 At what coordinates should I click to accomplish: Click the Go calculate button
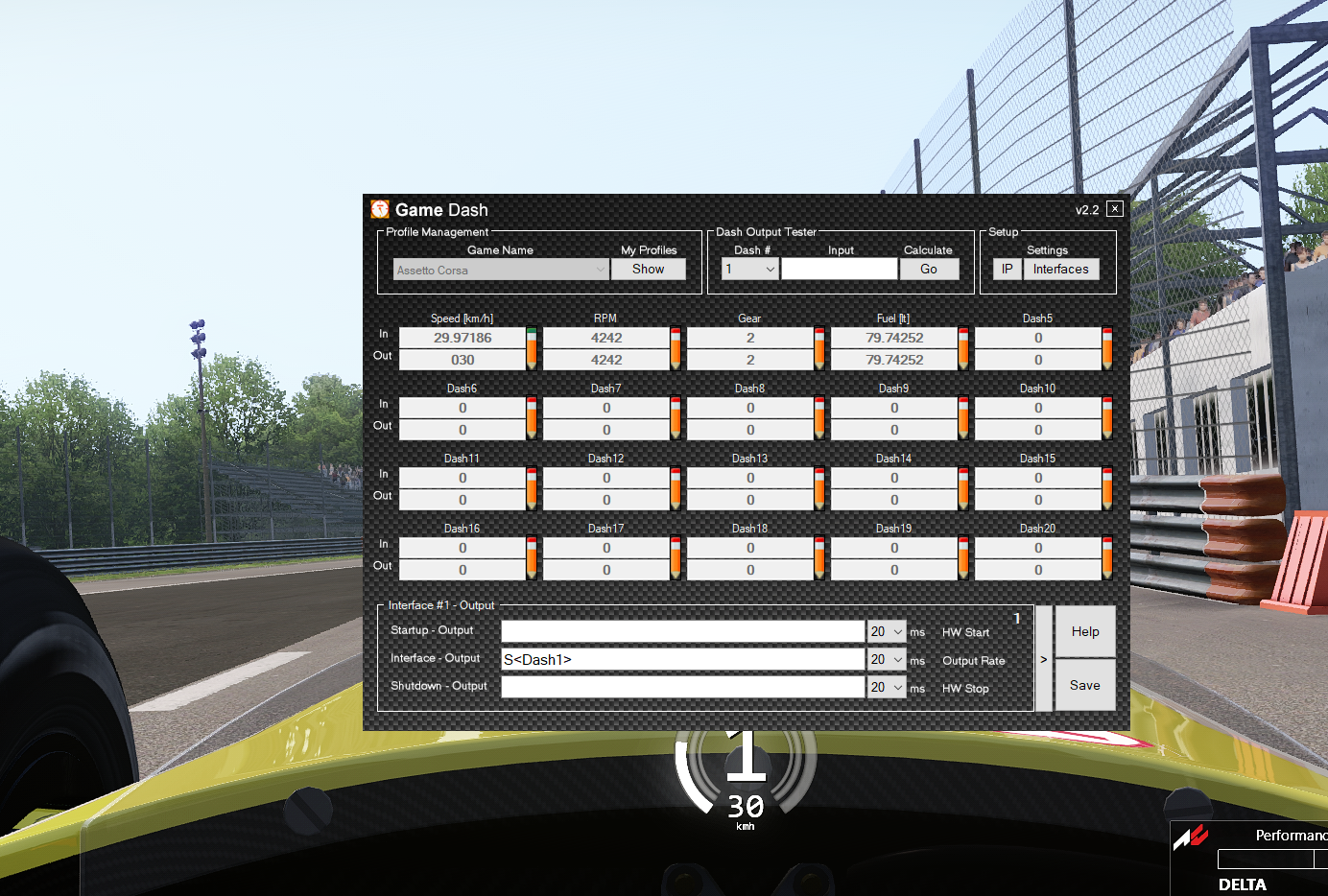(929, 270)
